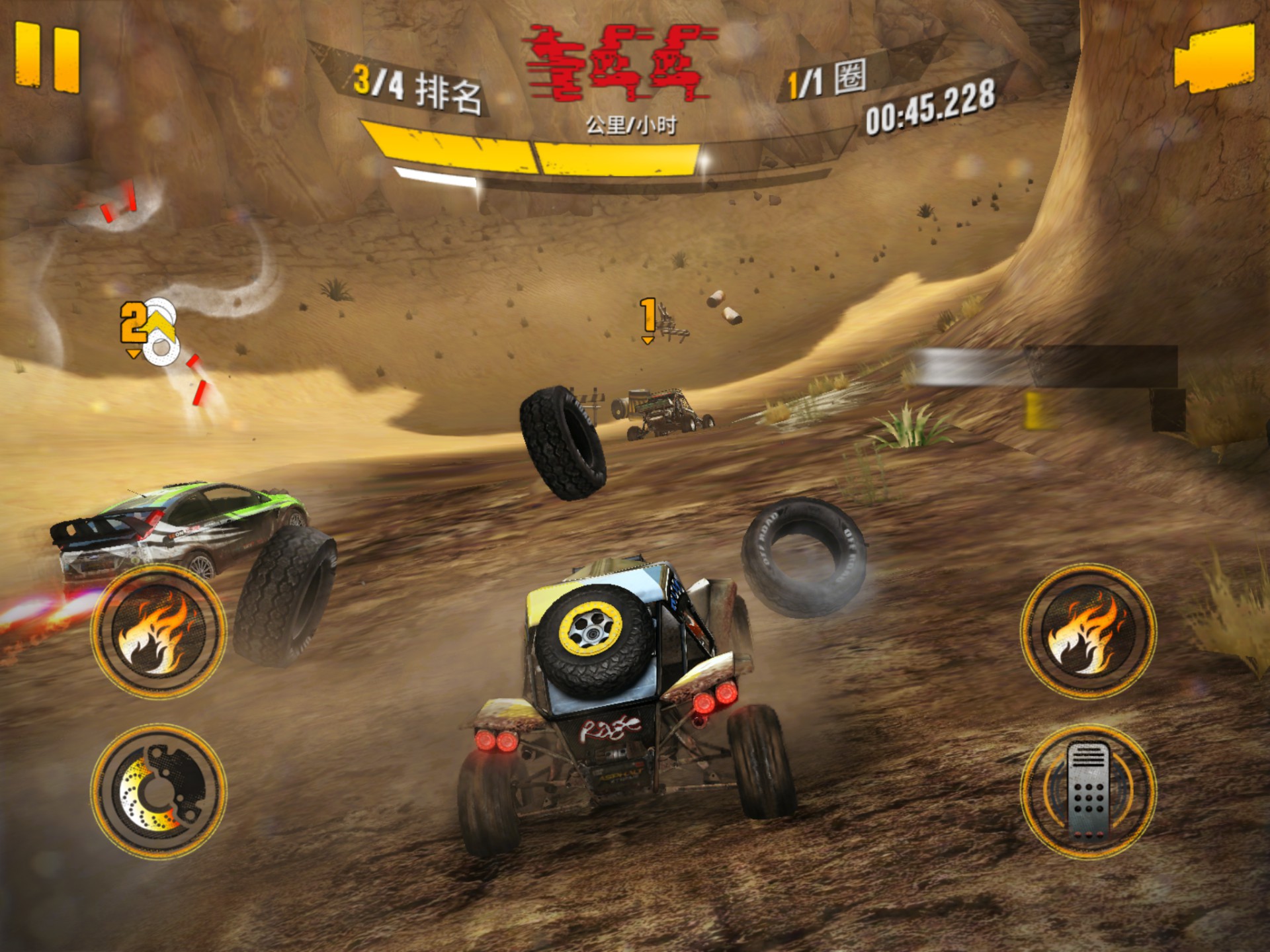This screenshot has width=1270, height=952.
Task: Tap the right nitro flame button
Action: click(x=1088, y=630)
